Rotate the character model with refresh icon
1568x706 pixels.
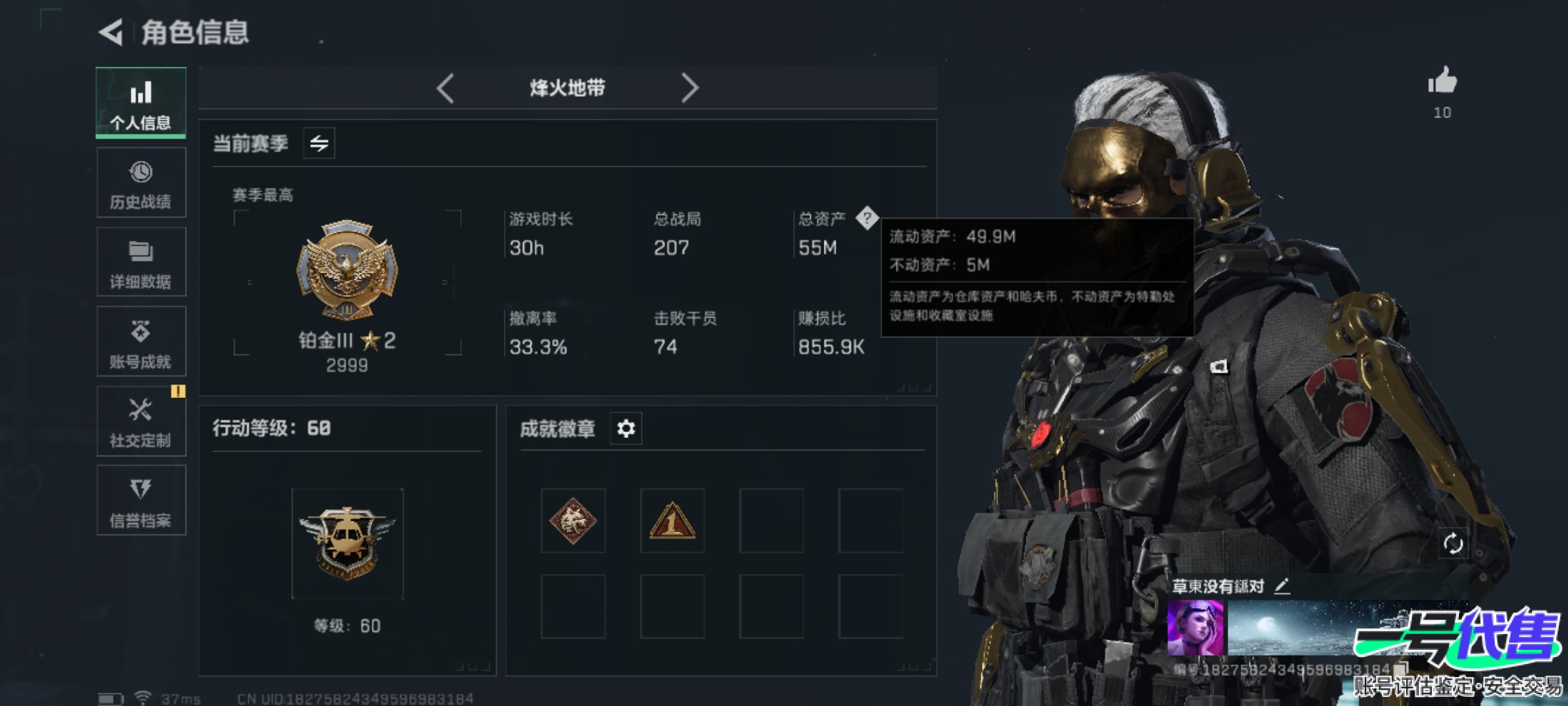click(1452, 543)
